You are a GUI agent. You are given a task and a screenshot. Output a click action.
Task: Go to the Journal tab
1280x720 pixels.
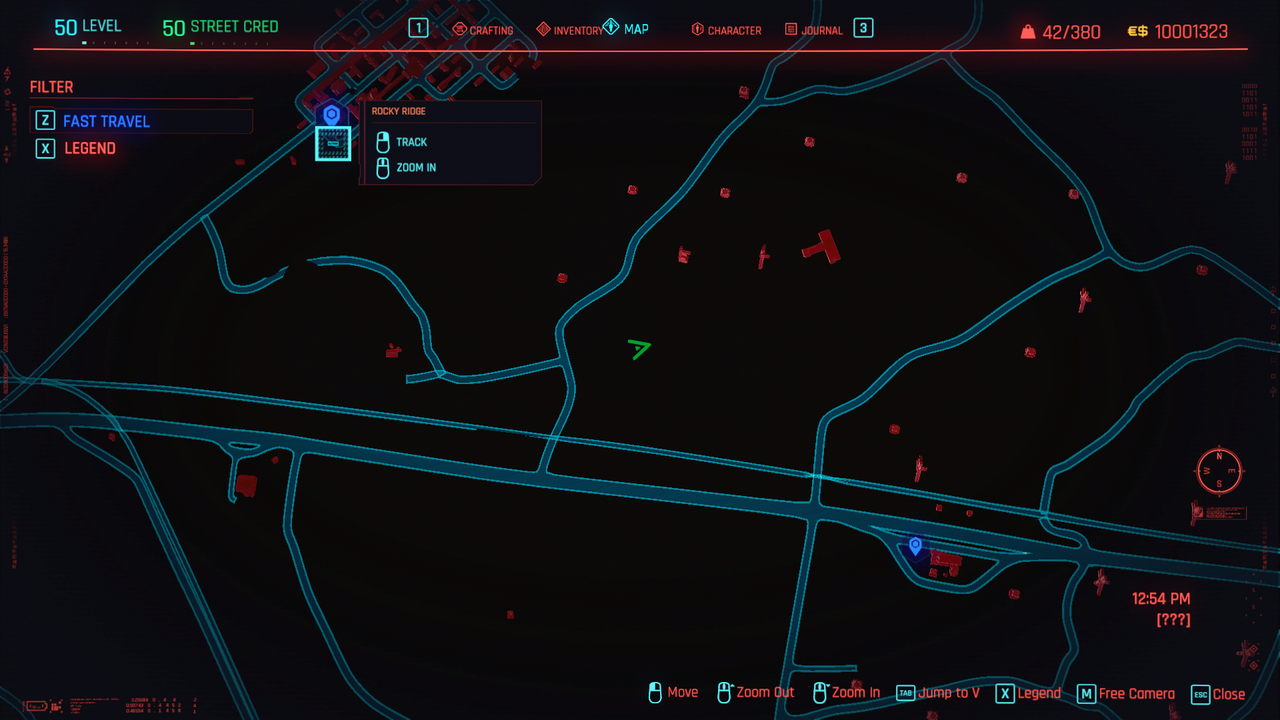click(813, 30)
